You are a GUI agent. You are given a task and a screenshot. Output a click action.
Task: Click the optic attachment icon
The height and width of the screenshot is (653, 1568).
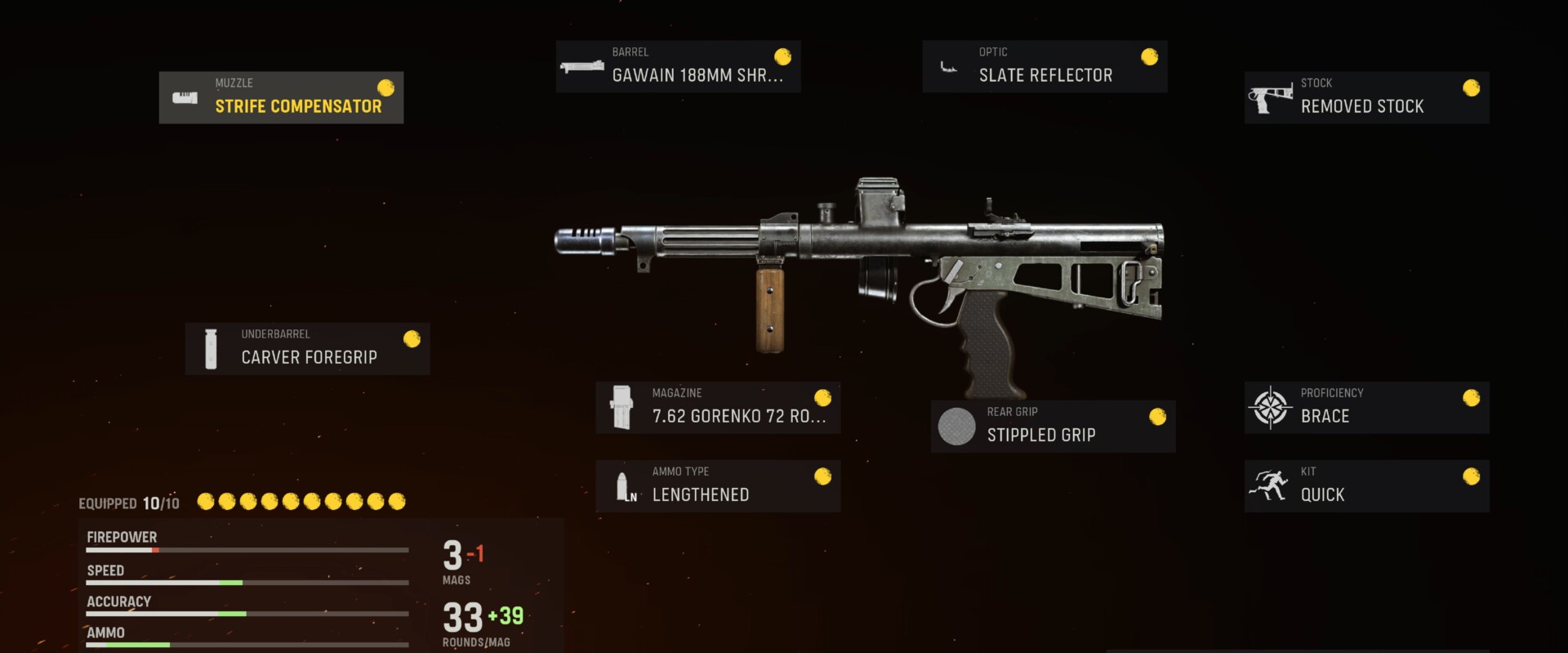950,65
